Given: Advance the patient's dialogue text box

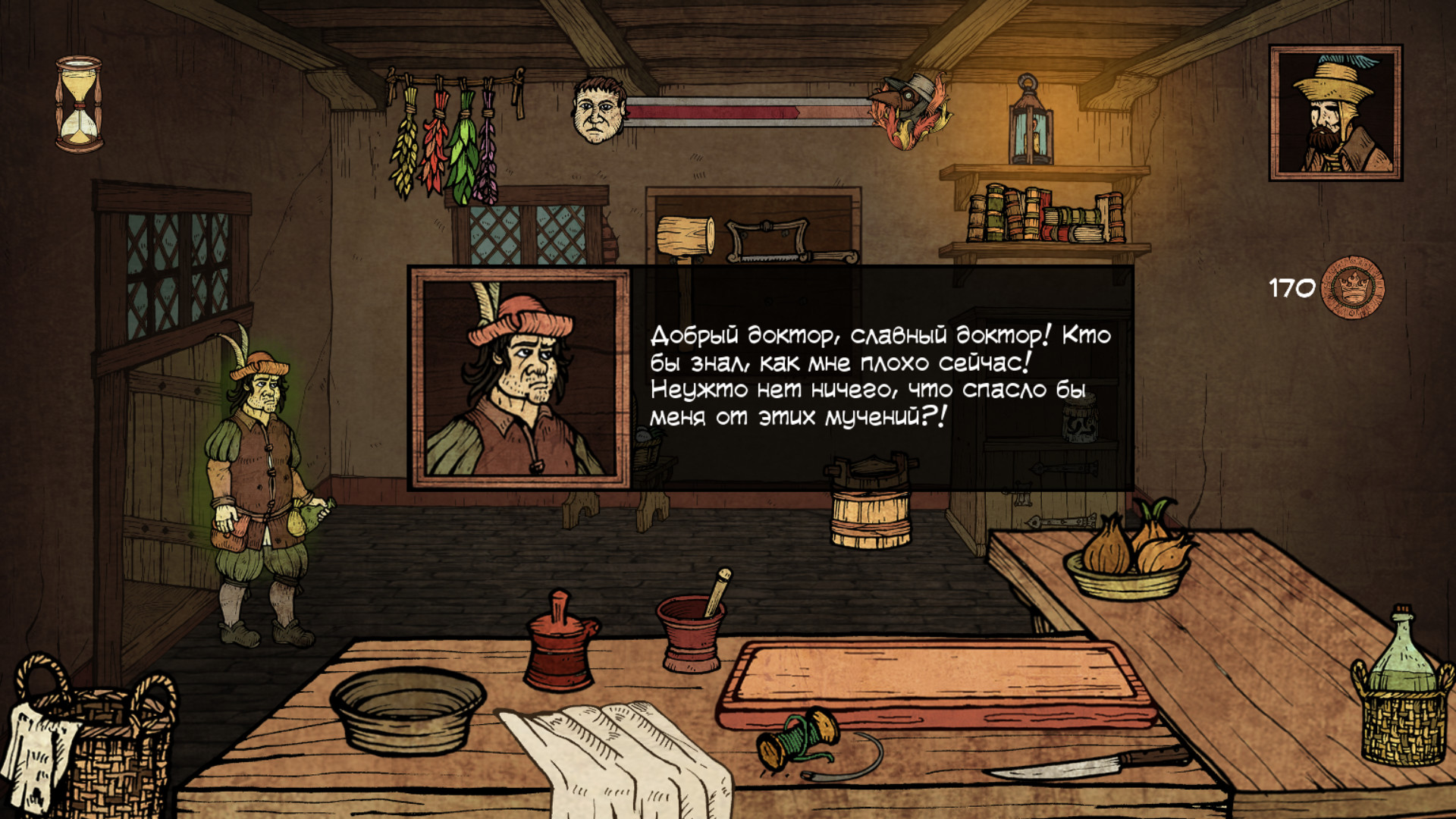Looking at the screenshot, I should (x=880, y=377).
